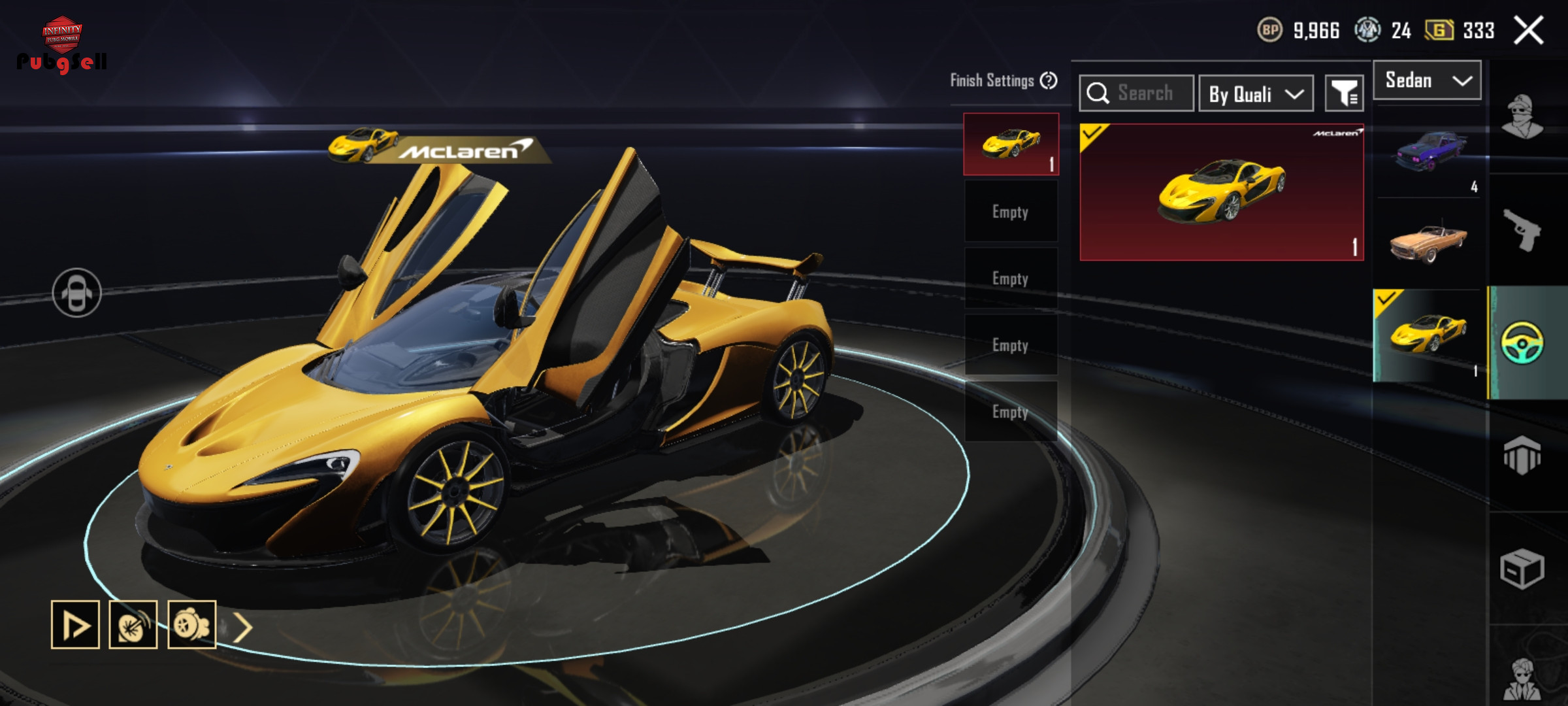The width and height of the screenshot is (1568, 706).
Task: Click the Search field
Action: click(x=1137, y=93)
